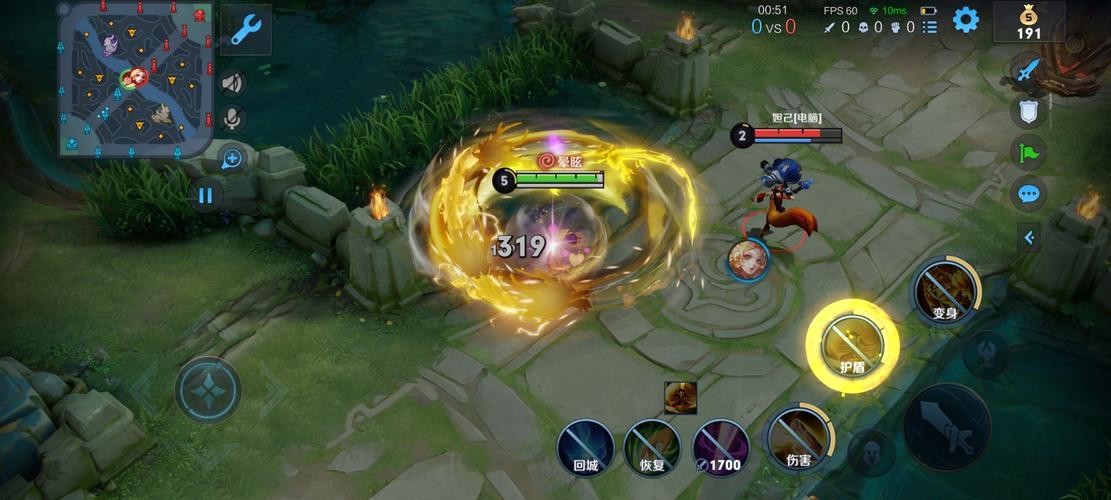Viewport: 1111px width, 500px height.
Task: Collapse the side panel with the arrow
Action: [1028, 238]
